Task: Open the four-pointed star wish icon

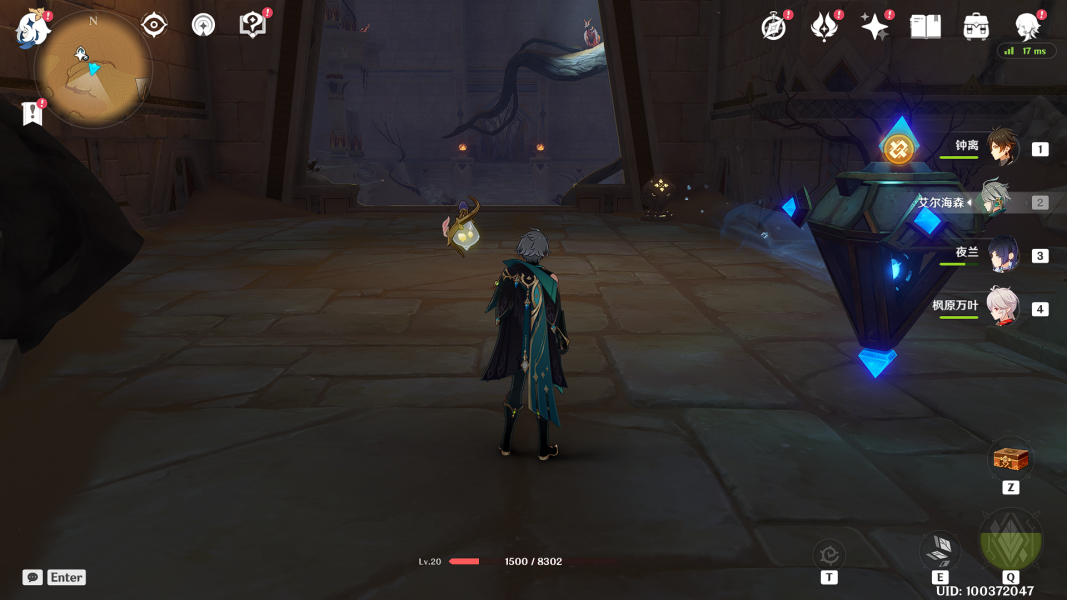Action: [x=874, y=27]
